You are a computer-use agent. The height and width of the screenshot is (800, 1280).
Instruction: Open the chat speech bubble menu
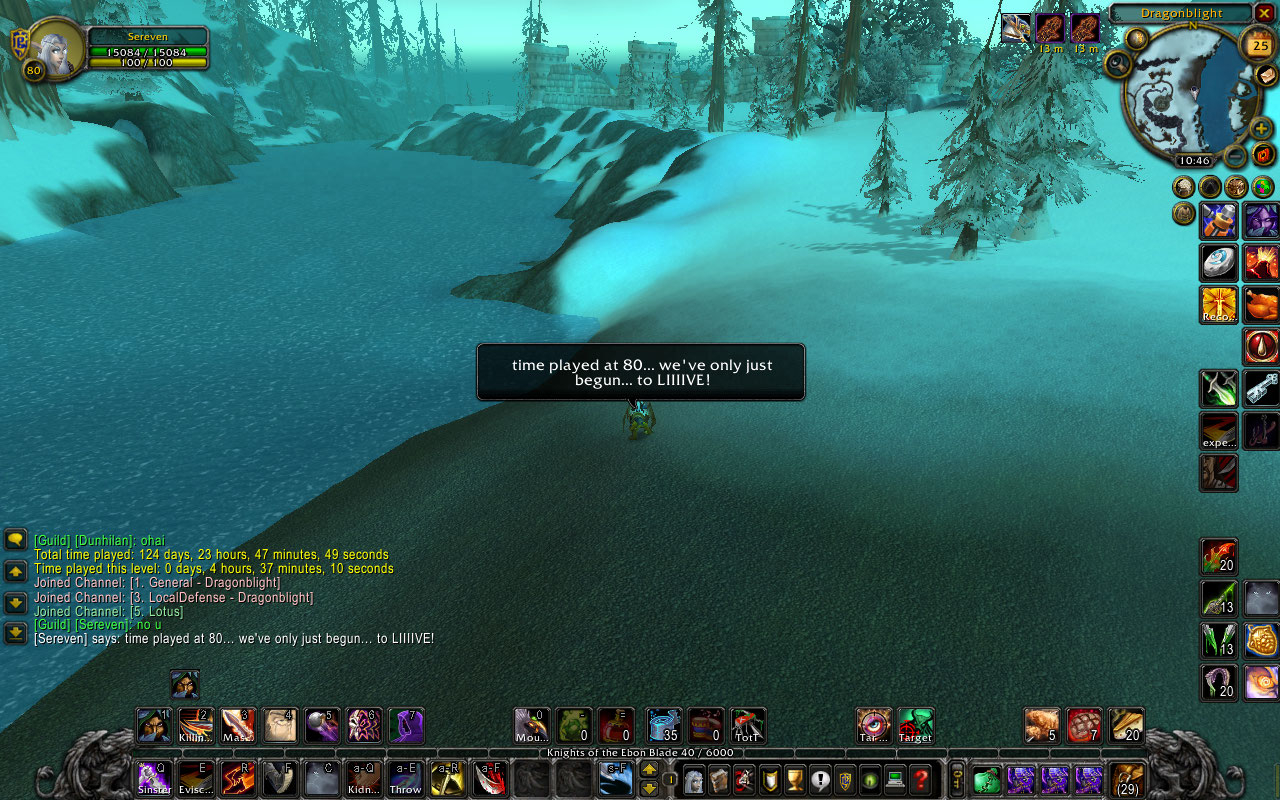coord(15,540)
